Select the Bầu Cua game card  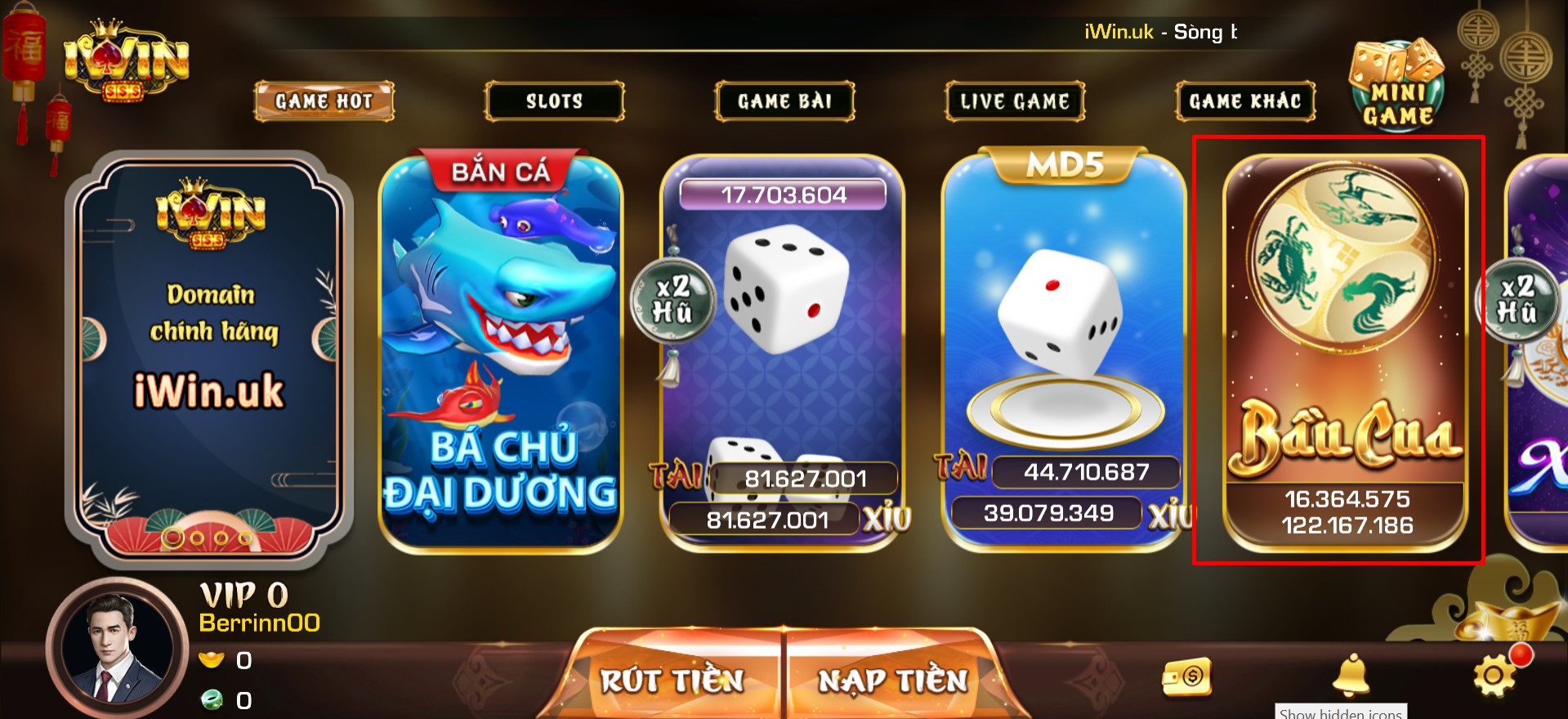click(1345, 351)
